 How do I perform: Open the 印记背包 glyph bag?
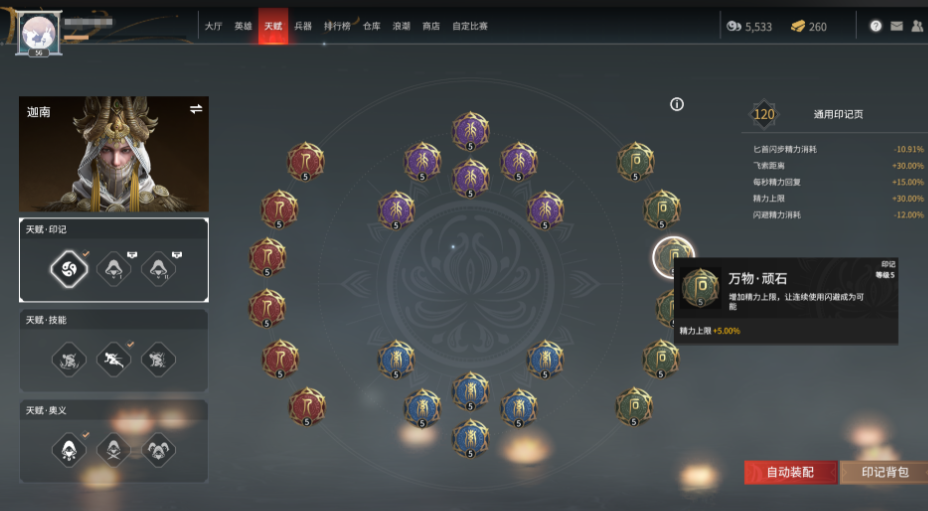(885, 472)
